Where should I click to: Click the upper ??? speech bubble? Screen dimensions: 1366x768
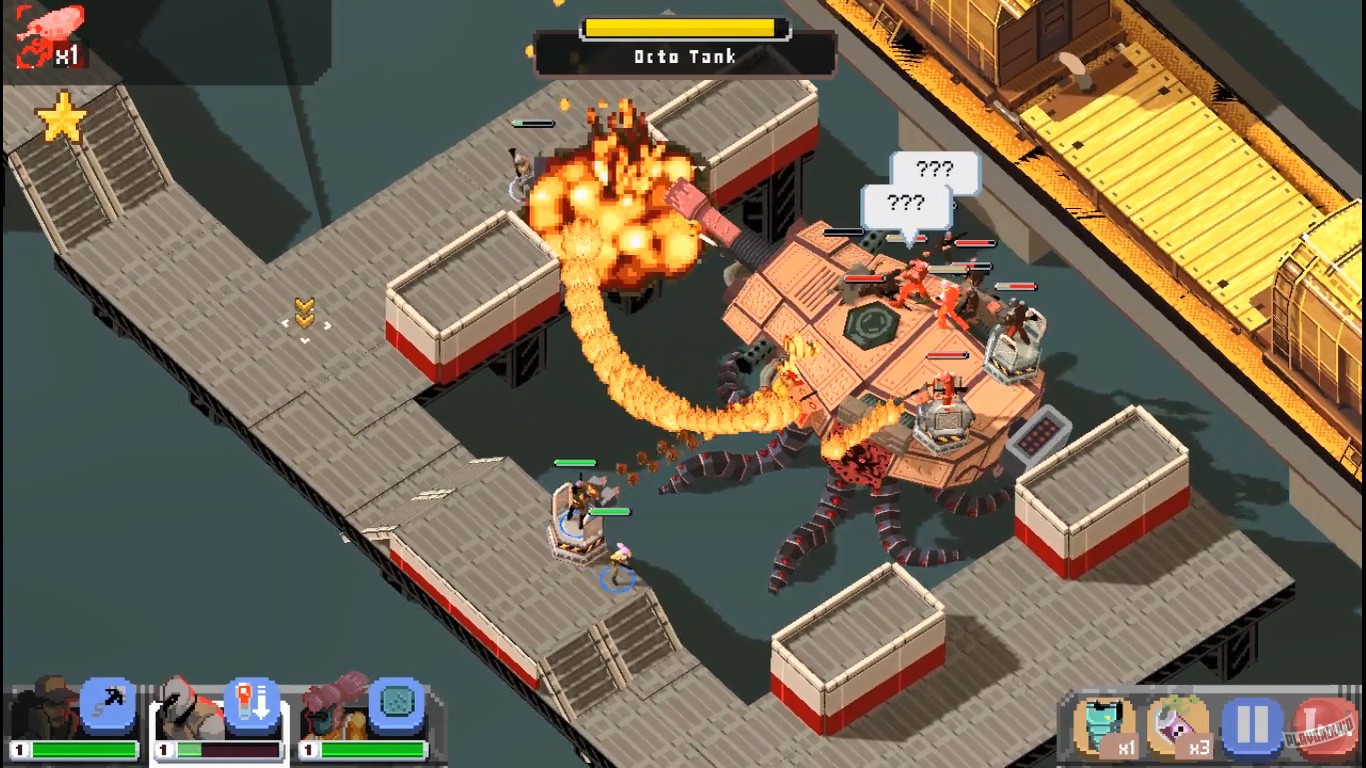coord(933,169)
